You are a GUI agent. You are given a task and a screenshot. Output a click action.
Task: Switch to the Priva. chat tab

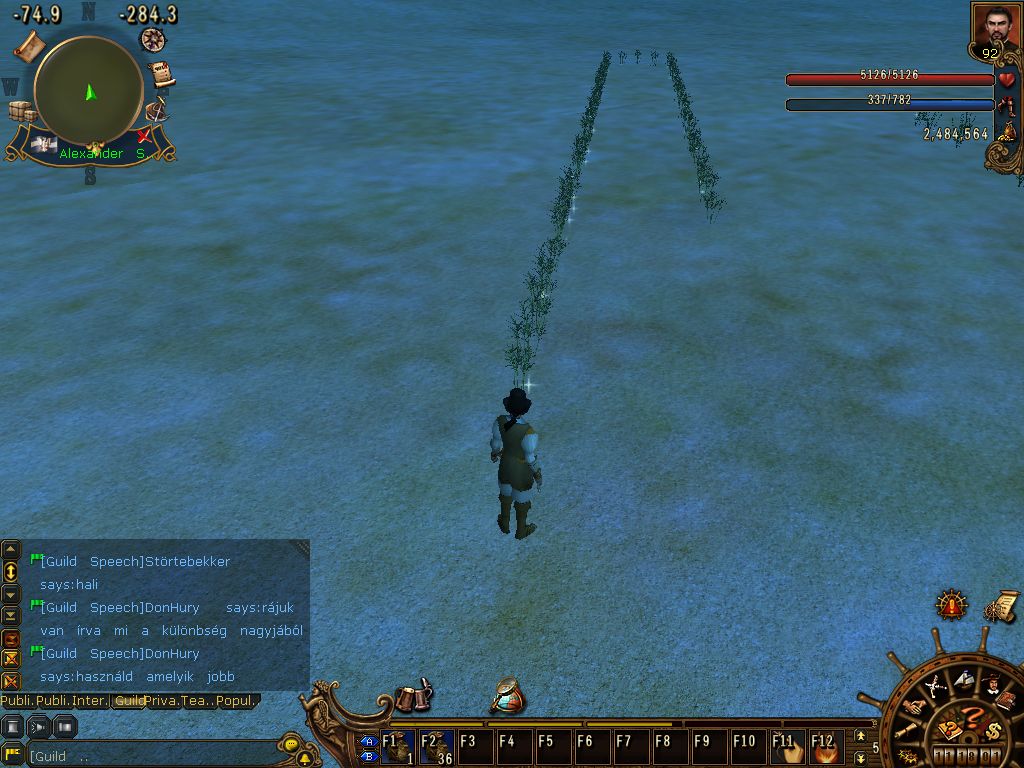click(x=160, y=701)
